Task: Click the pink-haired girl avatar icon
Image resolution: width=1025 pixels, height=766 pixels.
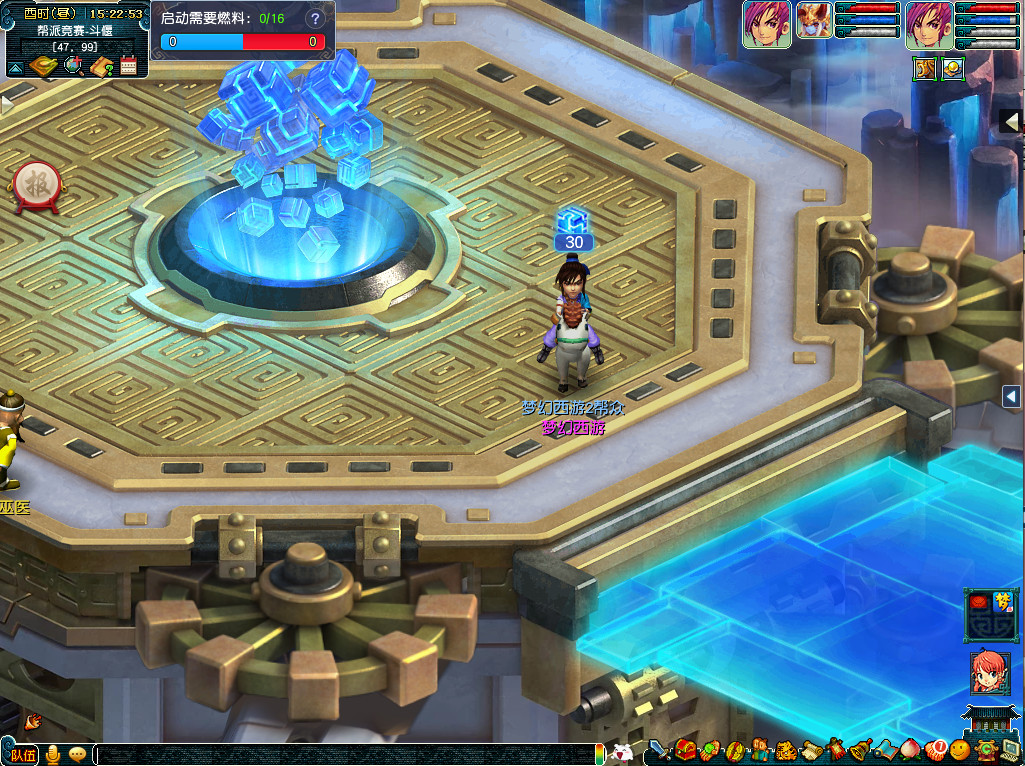Action: [989, 673]
